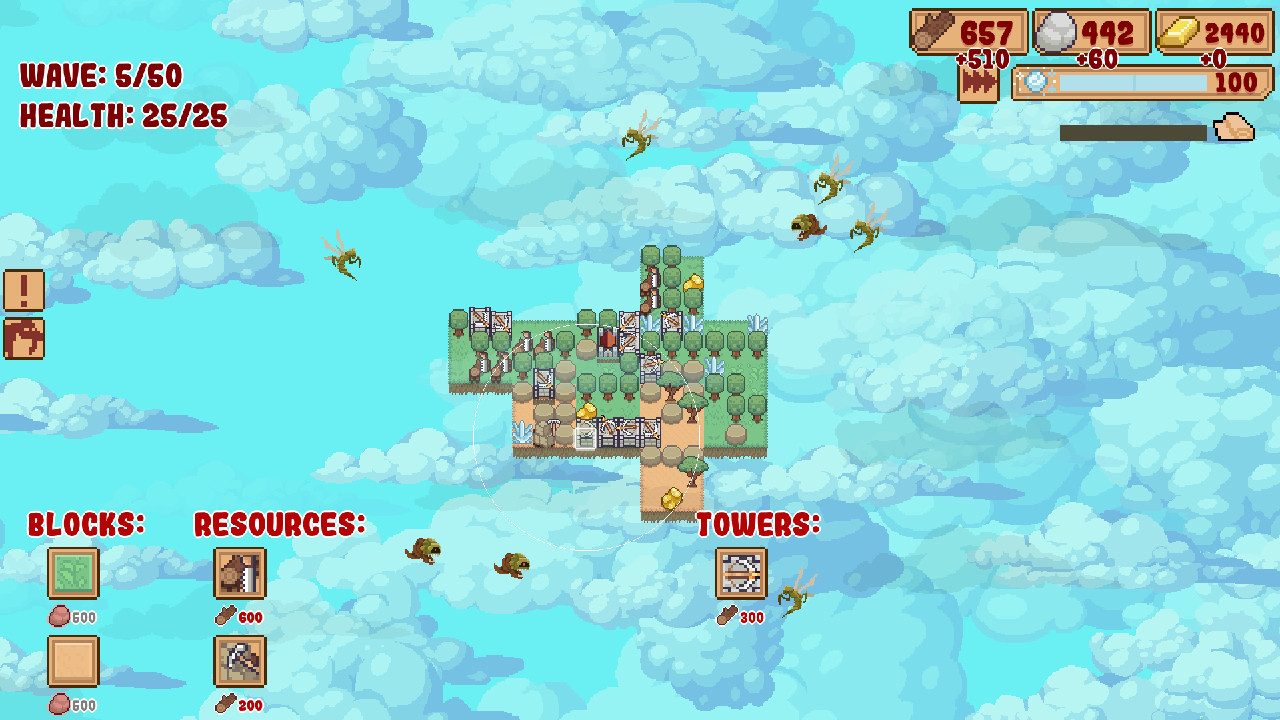Open the exclamation mark alert panel
This screenshot has width=1280, height=720.
pos(25,290)
